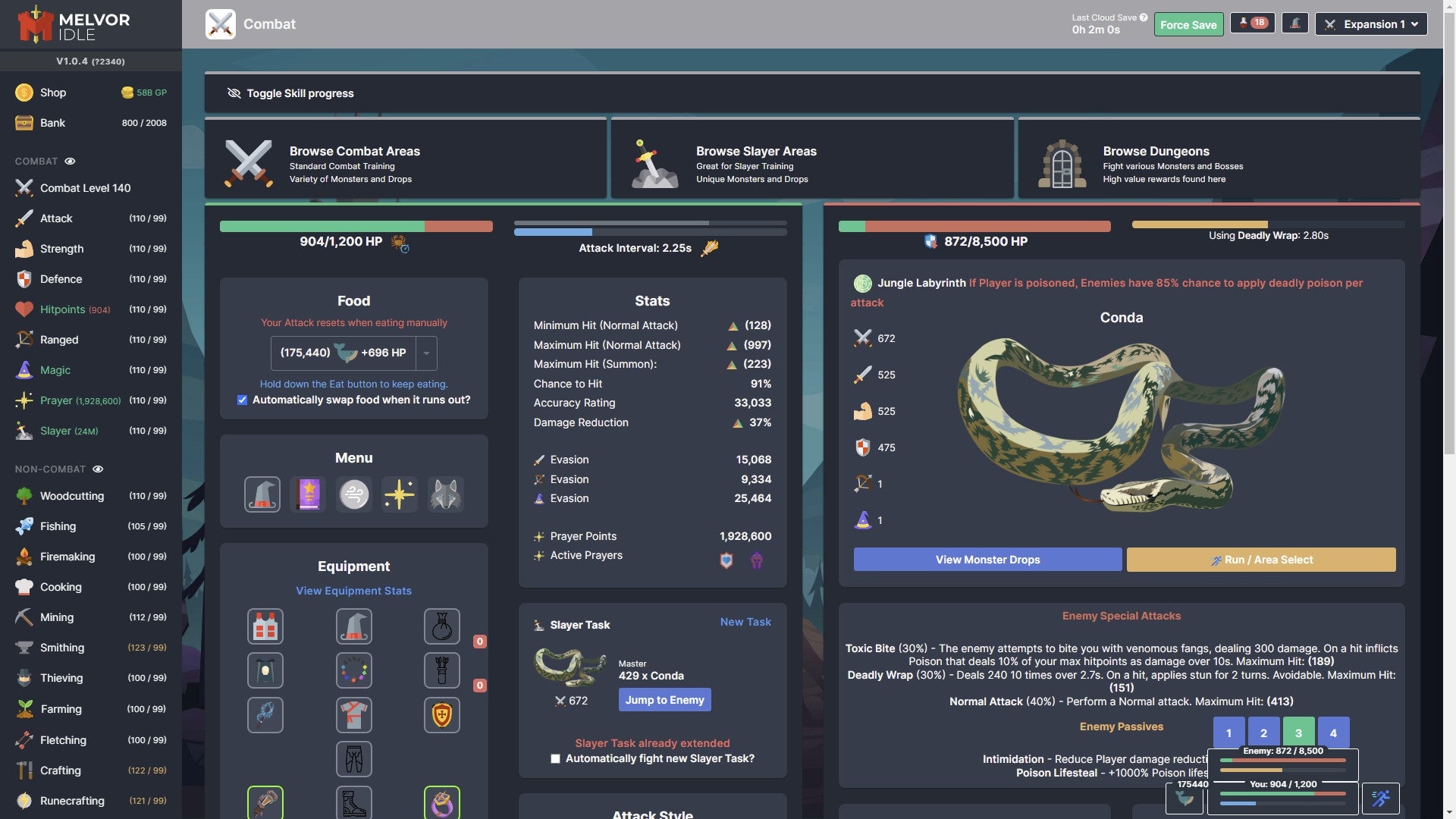Viewport: 1456px width, 819px height.
Task: Click the prayer star icon in the Menu
Action: (400, 494)
